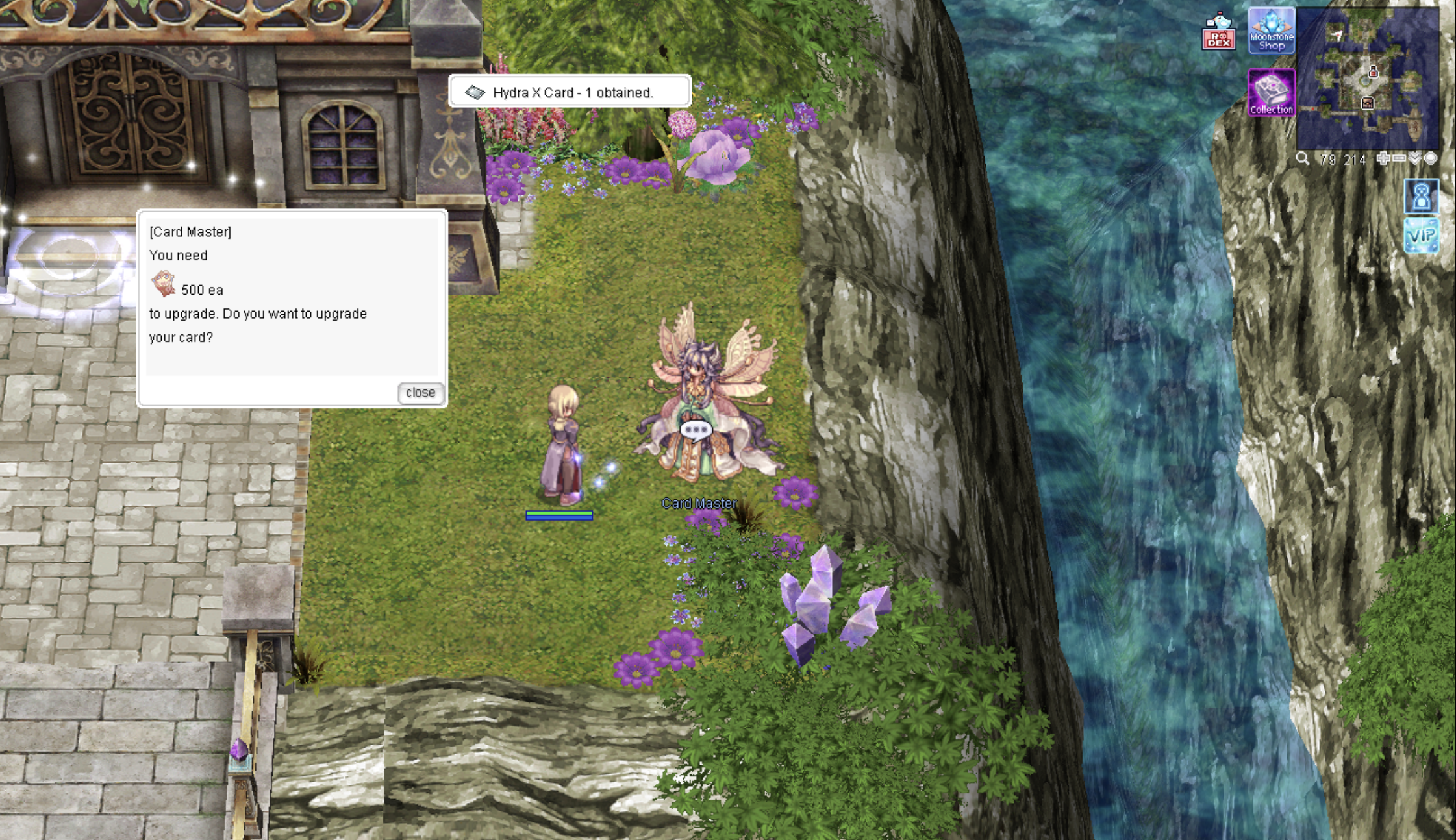This screenshot has height=840, width=1456.
Task: Close the Card Master dialogue
Action: point(420,393)
